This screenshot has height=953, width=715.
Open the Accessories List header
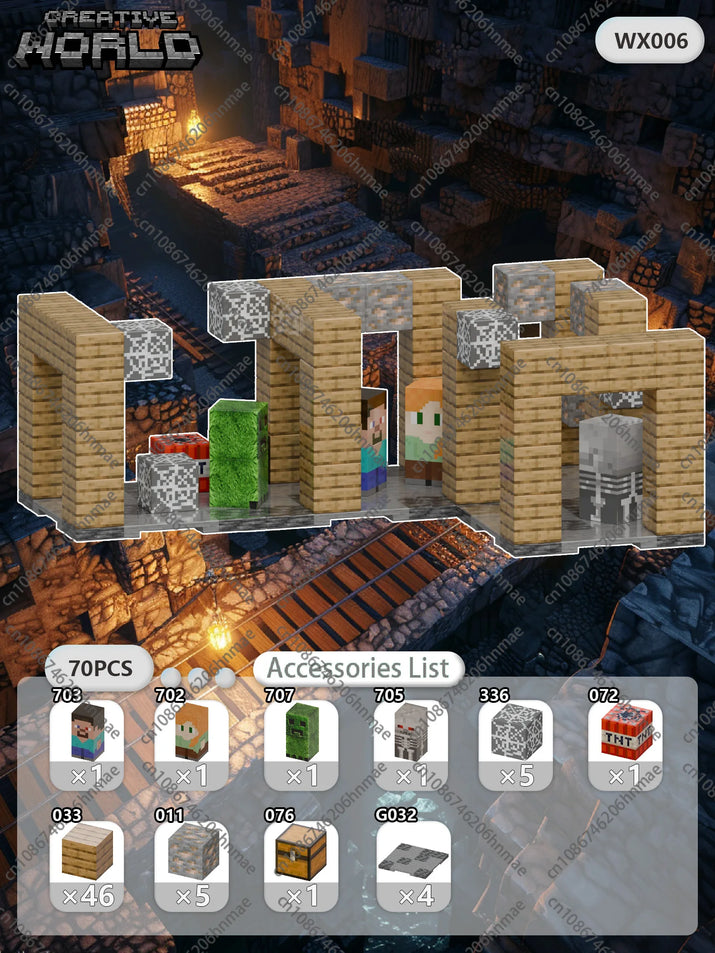(358, 667)
